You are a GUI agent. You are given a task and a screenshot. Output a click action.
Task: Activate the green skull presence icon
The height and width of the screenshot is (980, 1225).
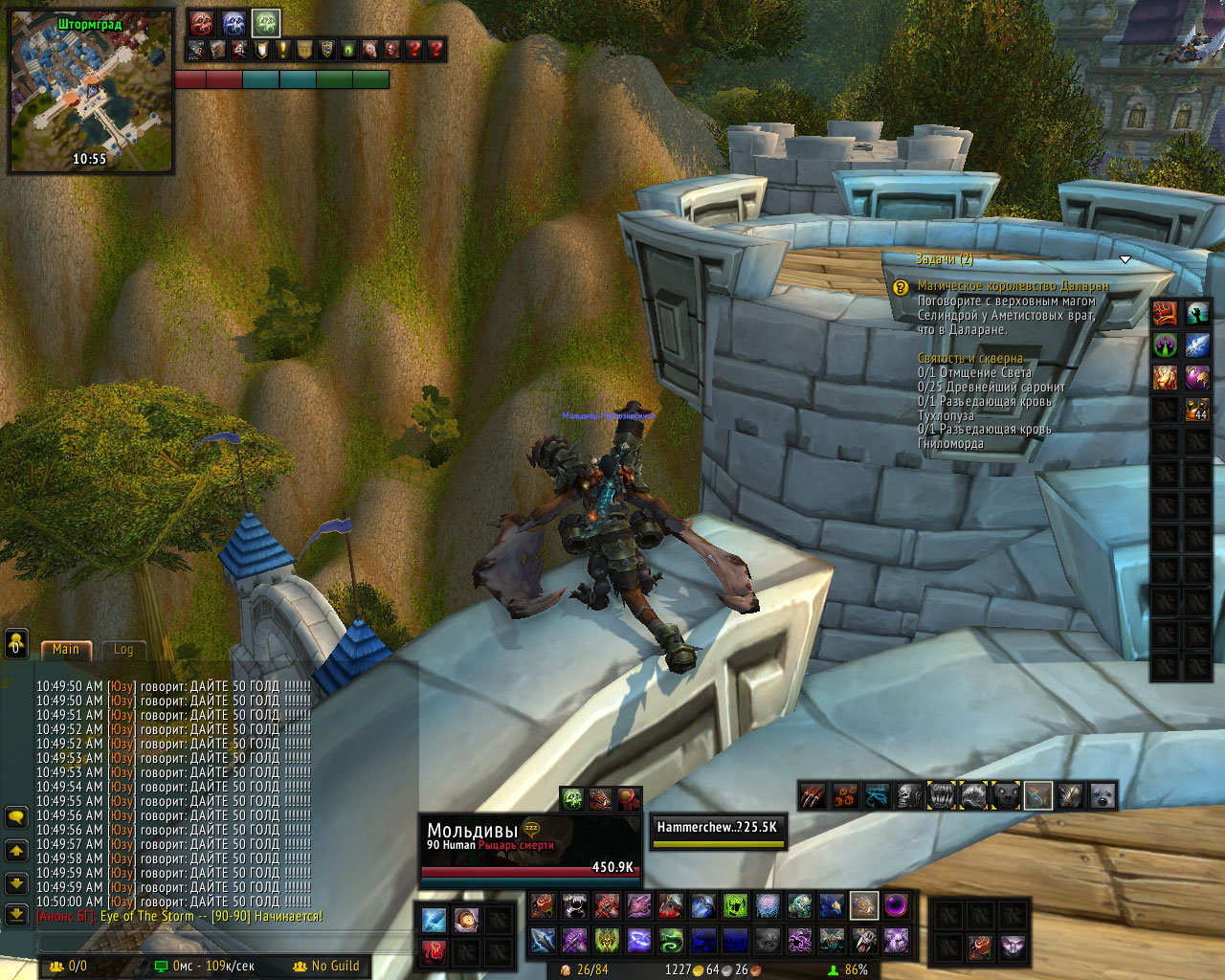pyautogui.click(x=266, y=23)
